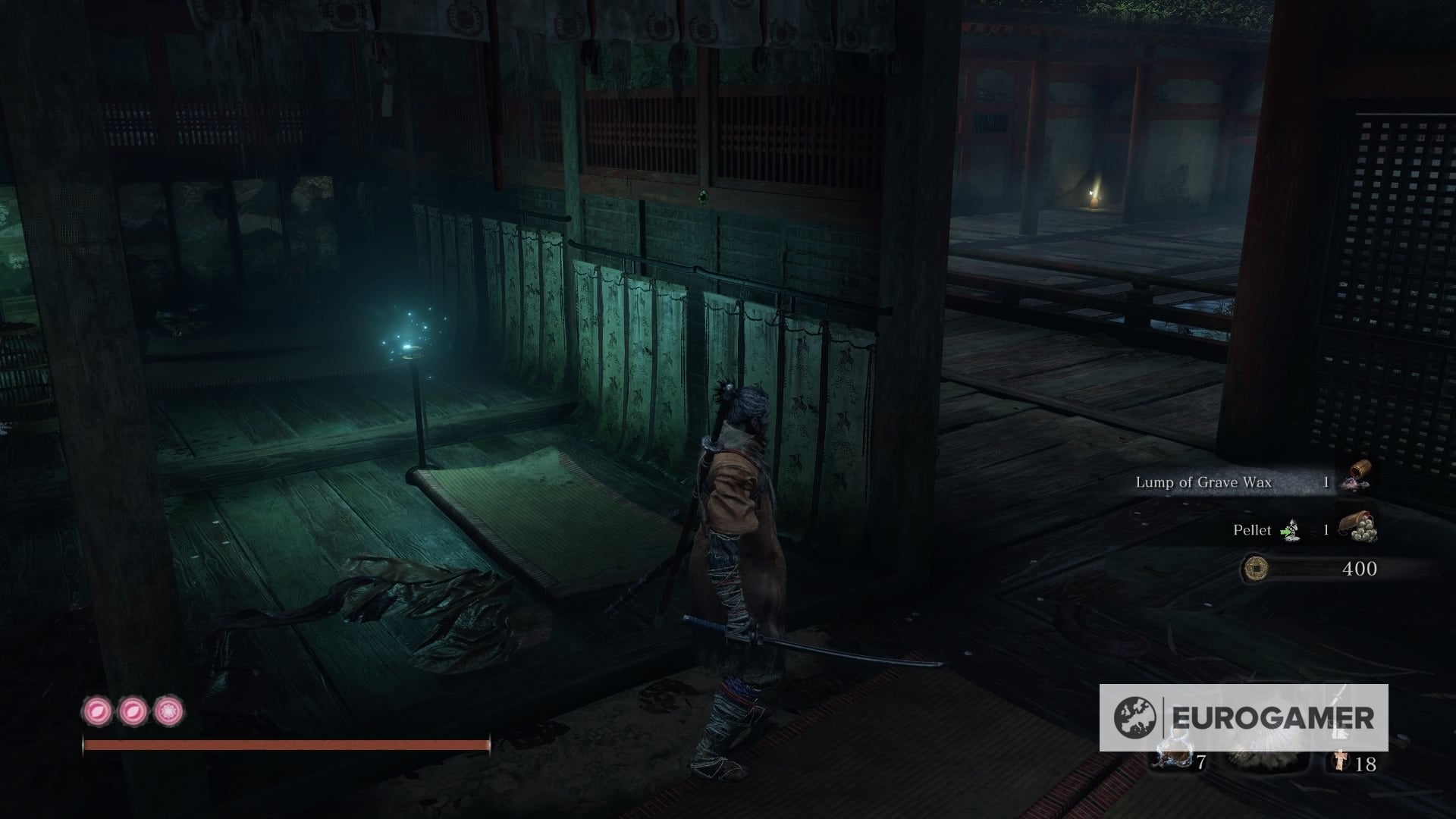1456x819 pixels.
Task: Click the Spirit Emblem count of 18
Action: [1366, 764]
